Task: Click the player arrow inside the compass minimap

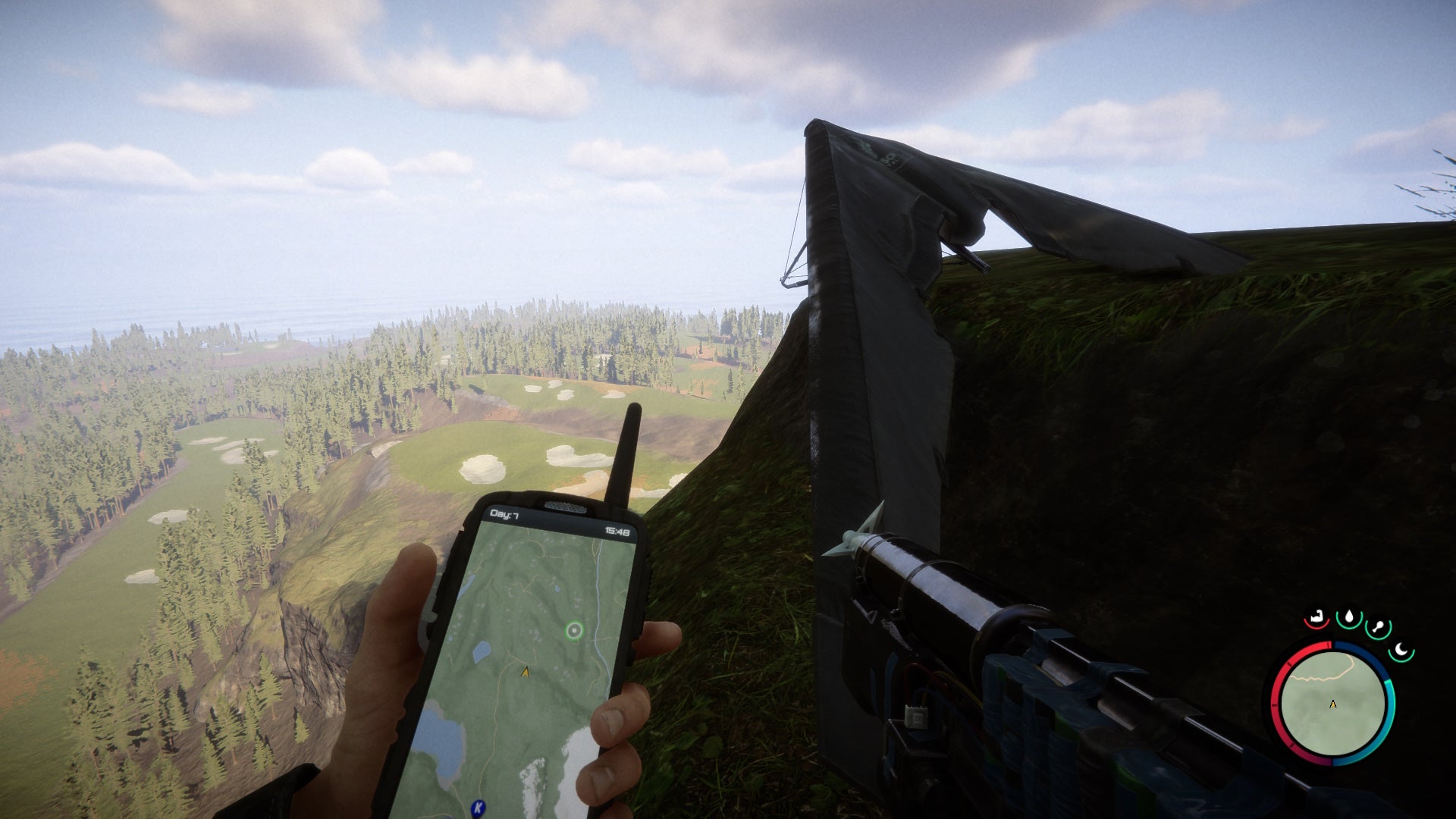Action: click(1332, 704)
